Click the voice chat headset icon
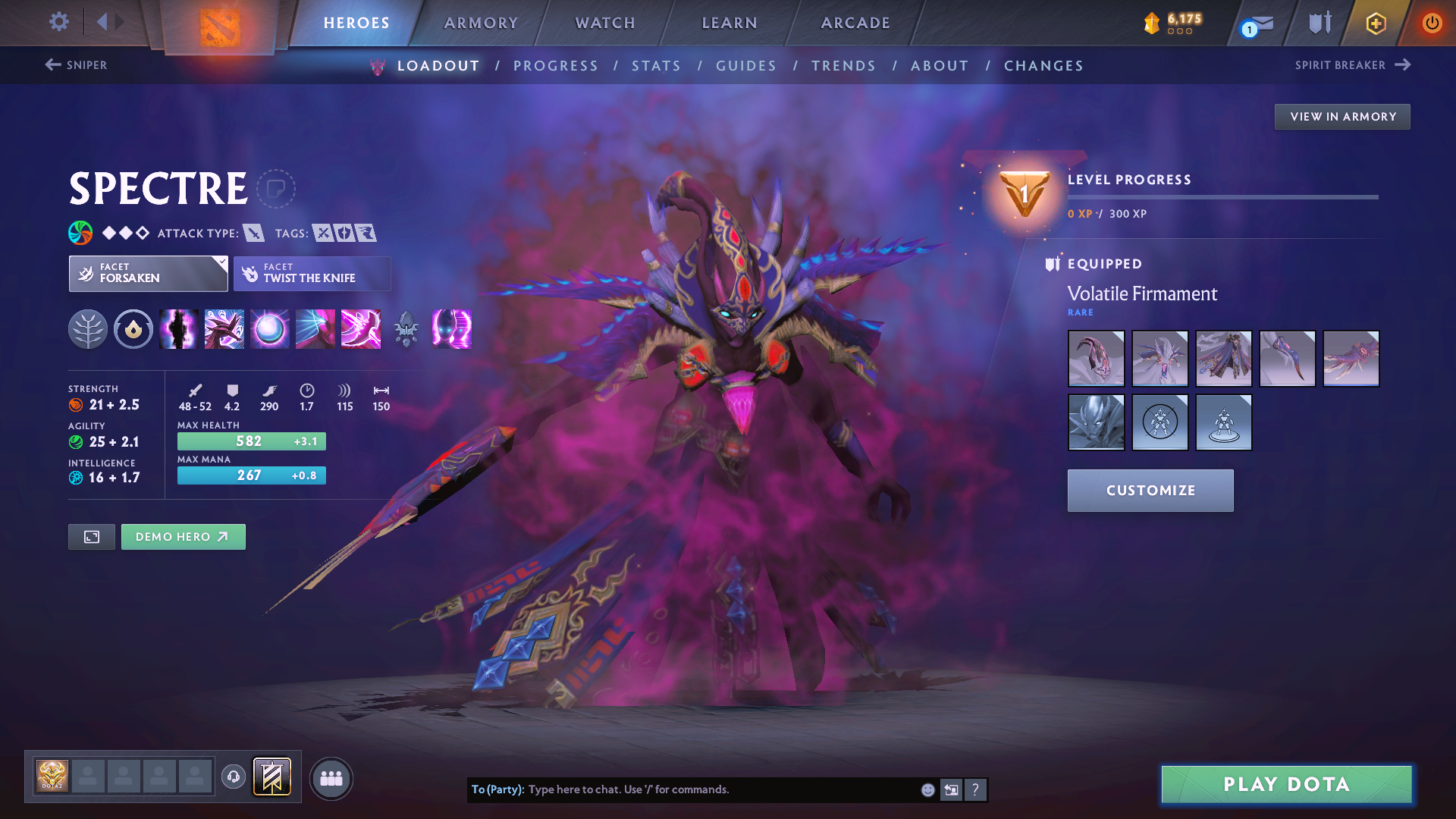Image resolution: width=1456 pixels, height=819 pixels. point(234,778)
